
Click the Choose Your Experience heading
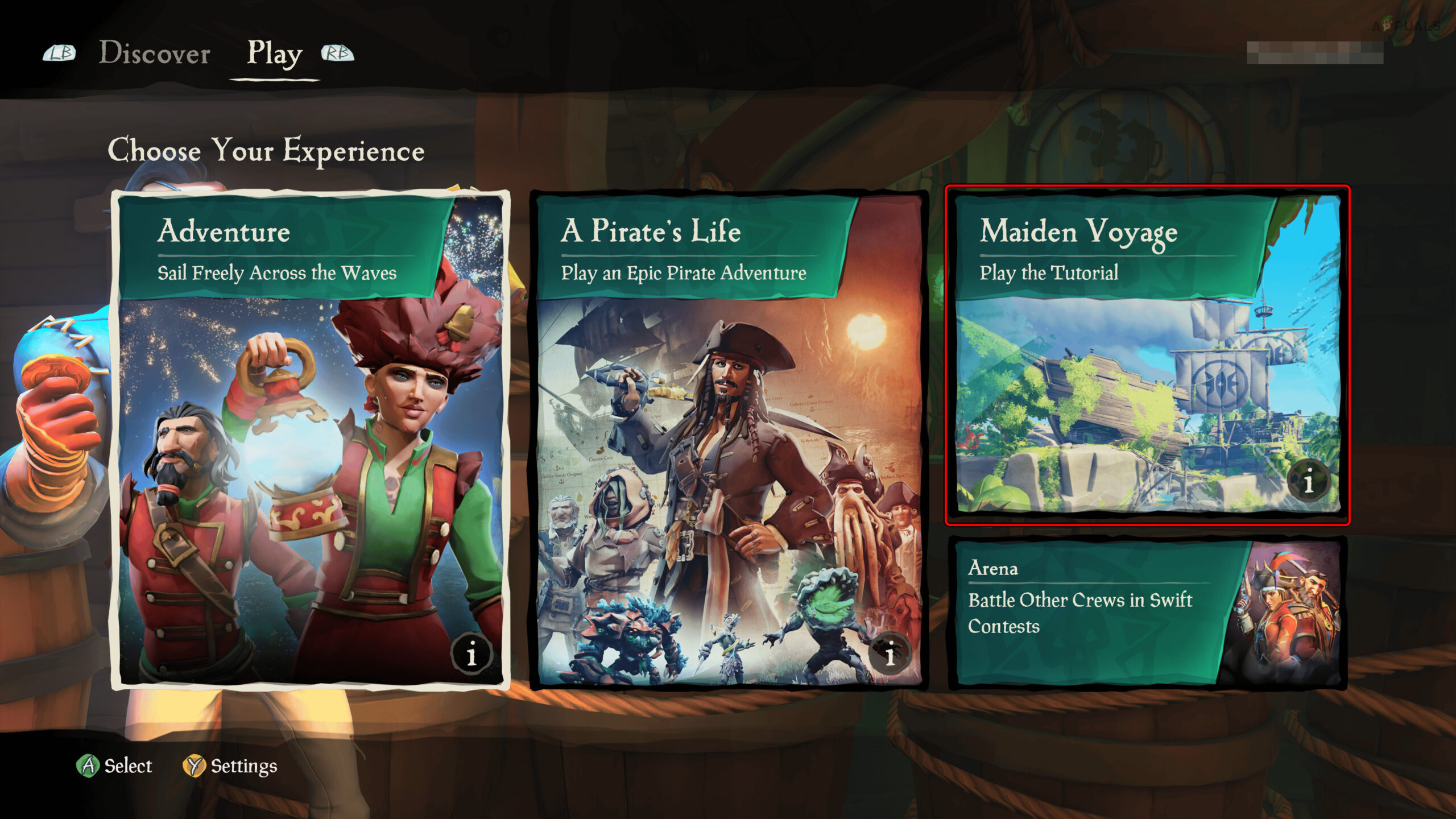tap(266, 150)
